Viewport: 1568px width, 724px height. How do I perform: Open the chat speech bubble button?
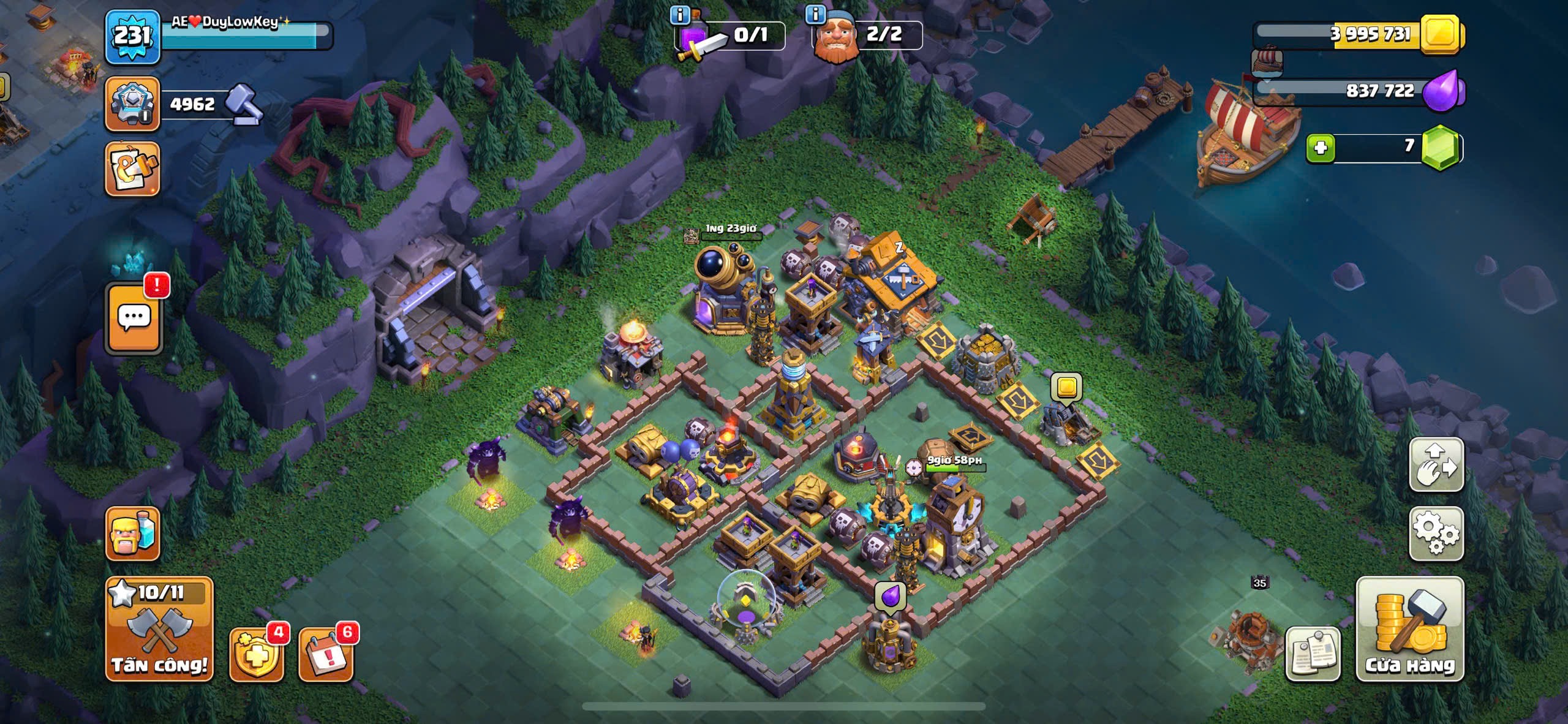[x=135, y=319]
